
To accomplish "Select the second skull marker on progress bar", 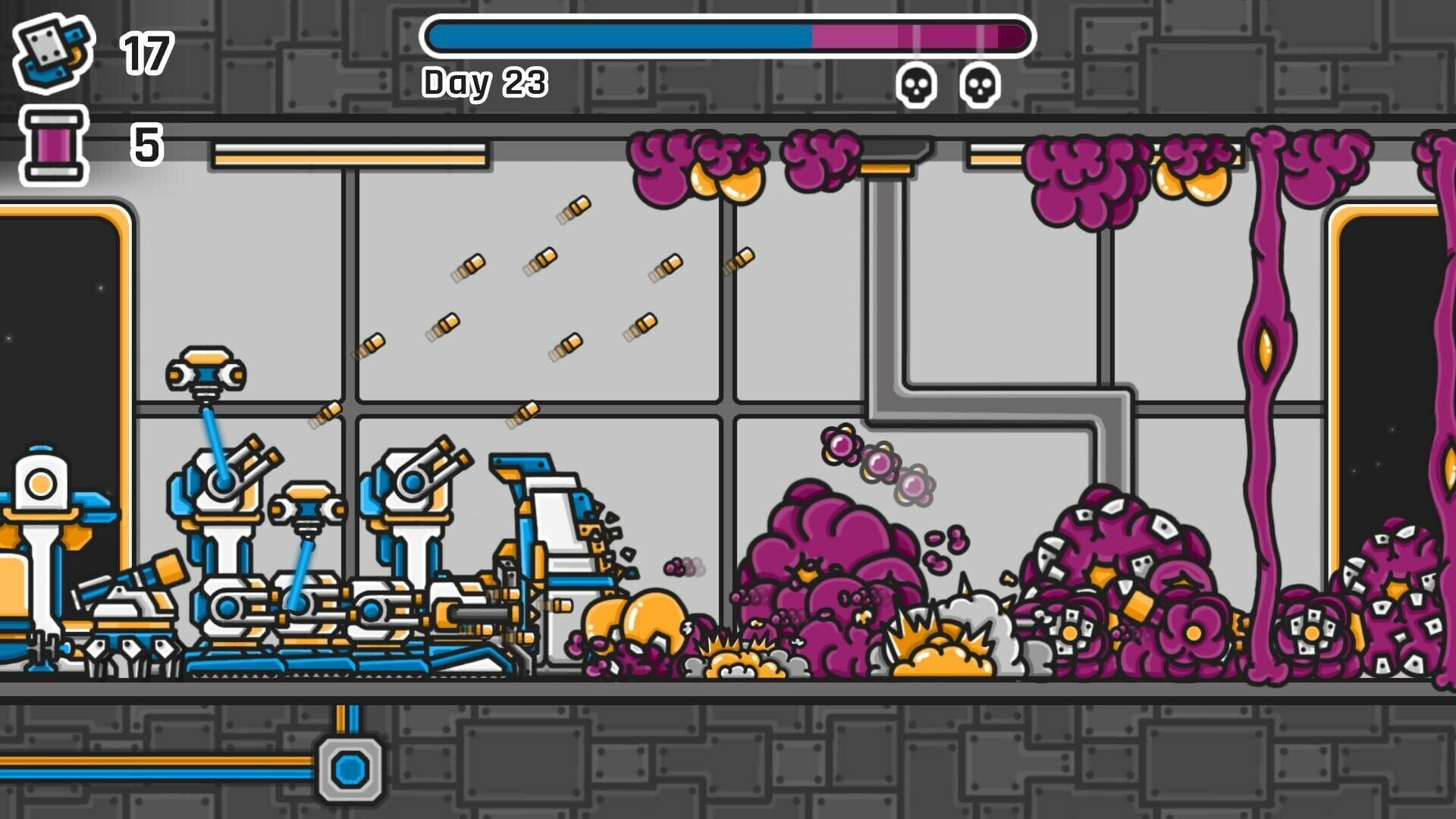I will coord(978,85).
